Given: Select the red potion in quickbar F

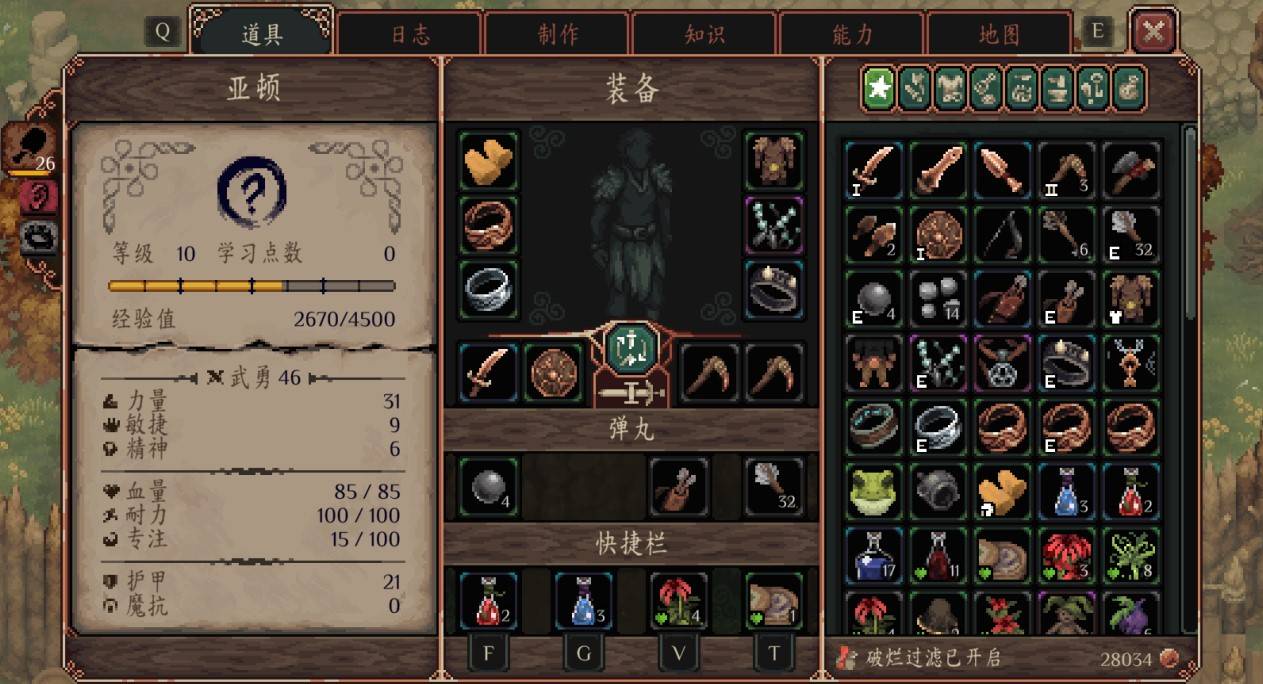Looking at the screenshot, I should click(489, 600).
